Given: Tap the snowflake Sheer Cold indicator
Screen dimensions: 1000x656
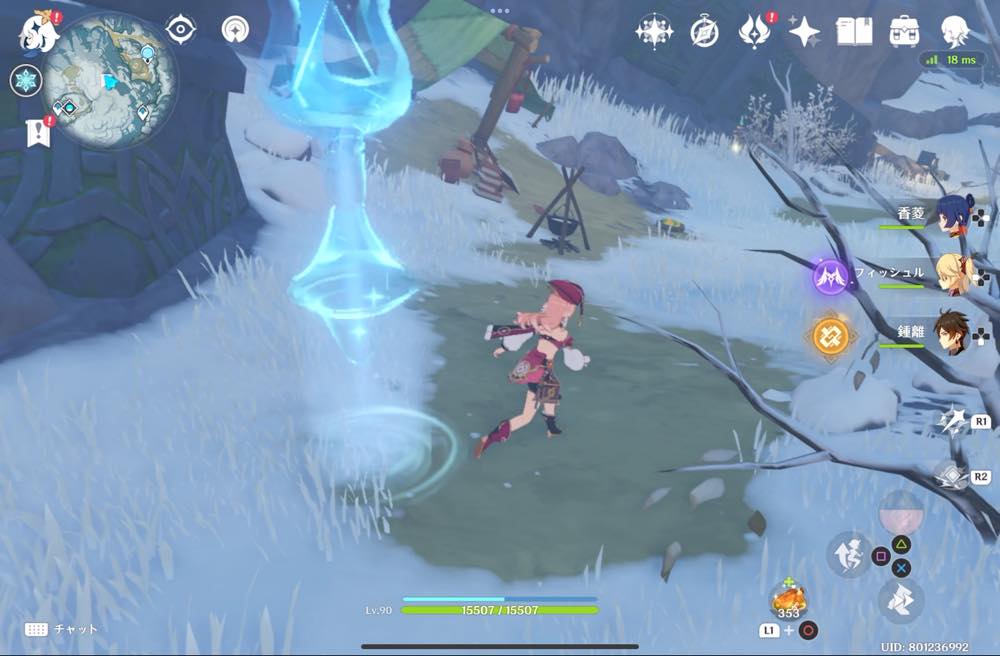Looking at the screenshot, I should [26, 80].
